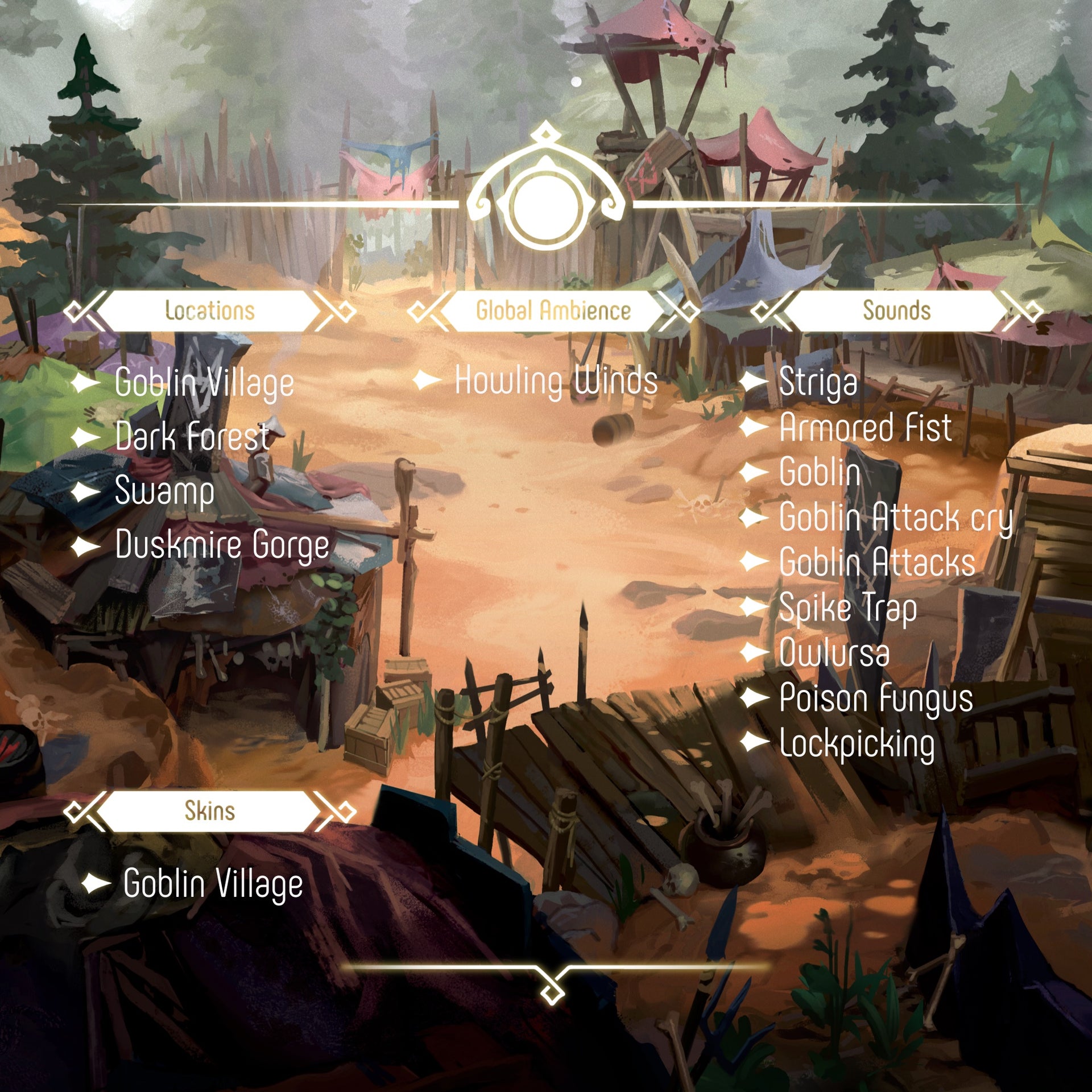Screen dimensions: 1092x1092
Task: Apply the Goblin Village skin under Skins
Action: pos(213,884)
